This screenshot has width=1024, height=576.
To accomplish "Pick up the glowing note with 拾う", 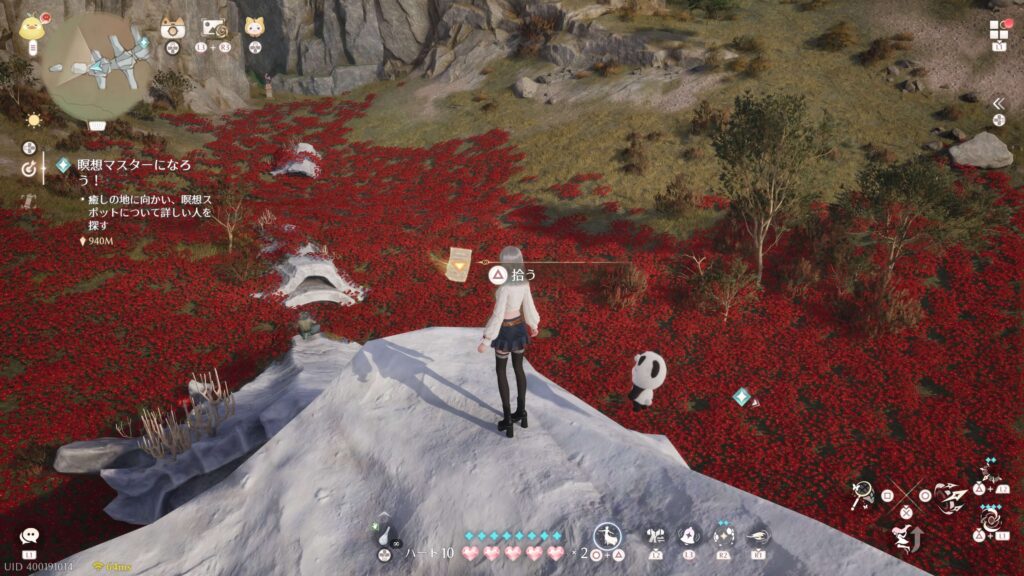I will coord(460,265).
